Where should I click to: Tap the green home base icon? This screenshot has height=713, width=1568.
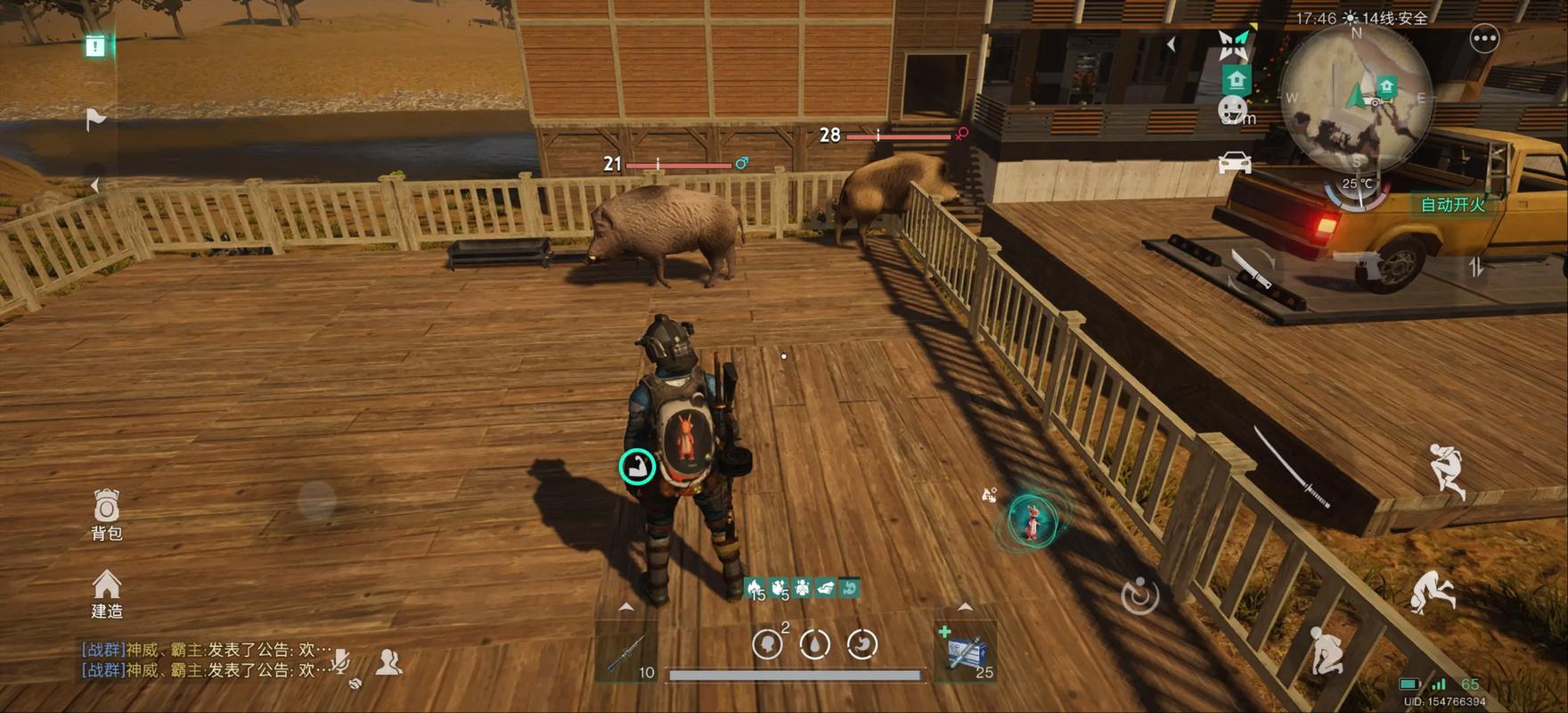click(1236, 80)
